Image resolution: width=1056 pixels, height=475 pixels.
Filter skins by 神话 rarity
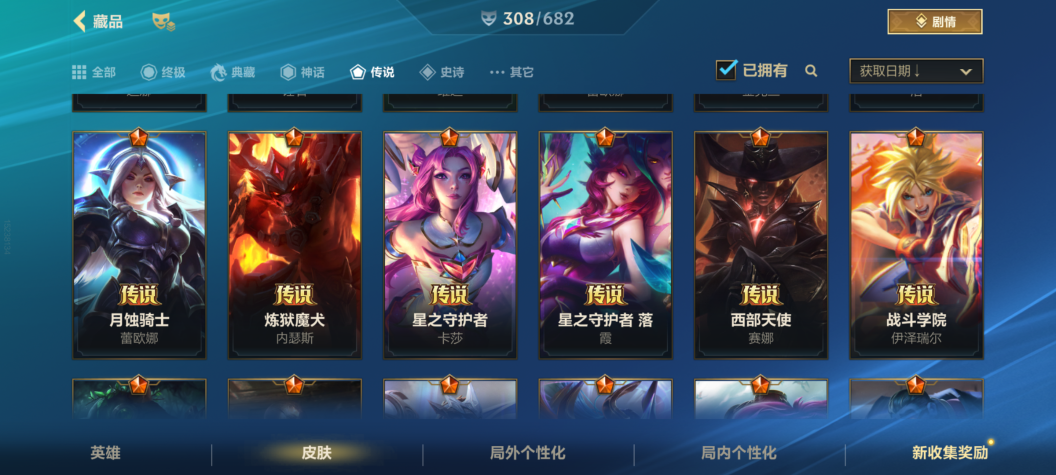302,72
